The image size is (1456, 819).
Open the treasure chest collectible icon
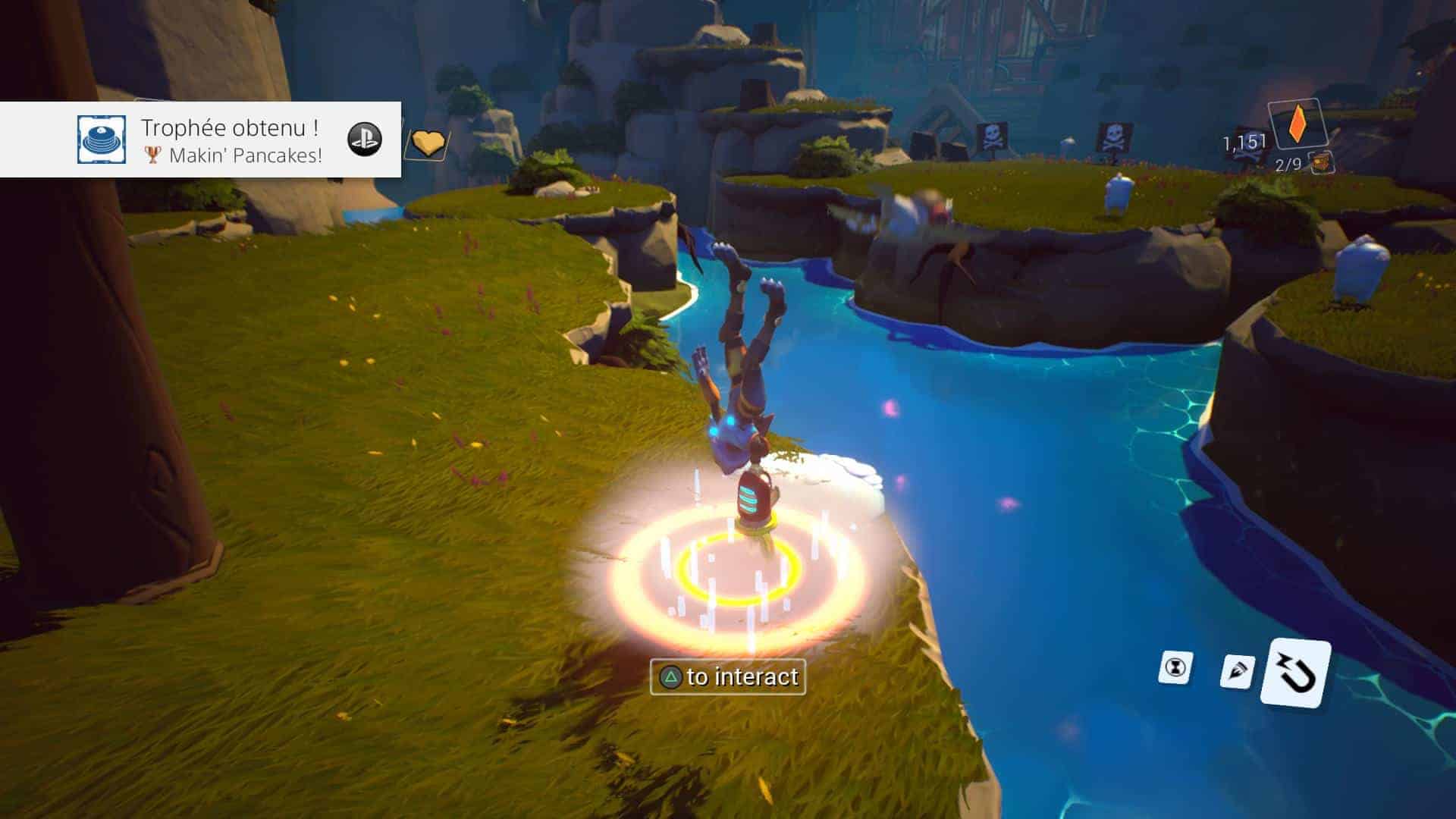1323,162
